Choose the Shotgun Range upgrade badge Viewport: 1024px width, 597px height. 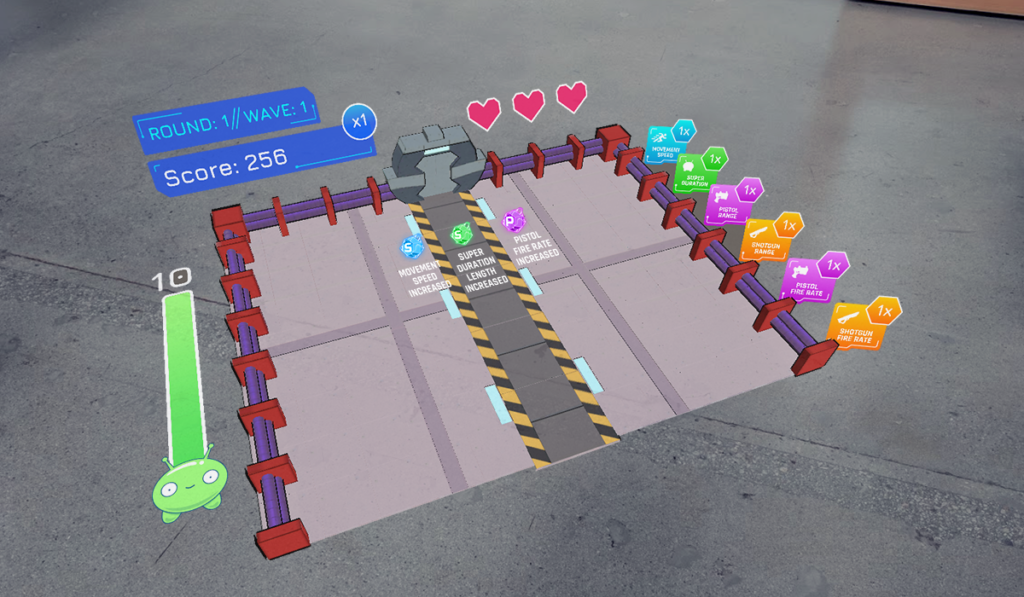(x=766, y=241)
